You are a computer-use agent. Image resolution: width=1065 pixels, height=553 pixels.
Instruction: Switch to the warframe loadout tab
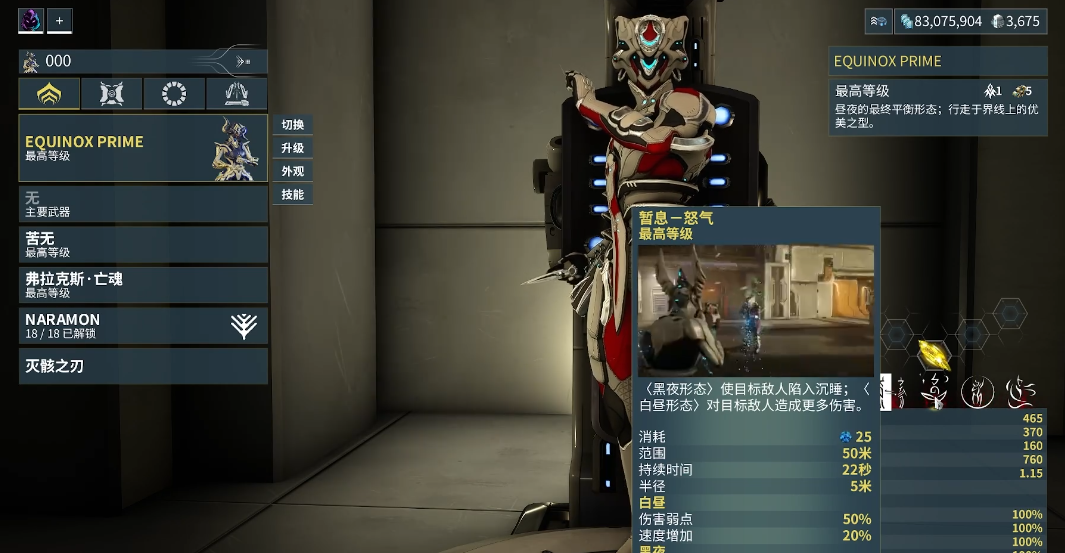coord(49,94)
